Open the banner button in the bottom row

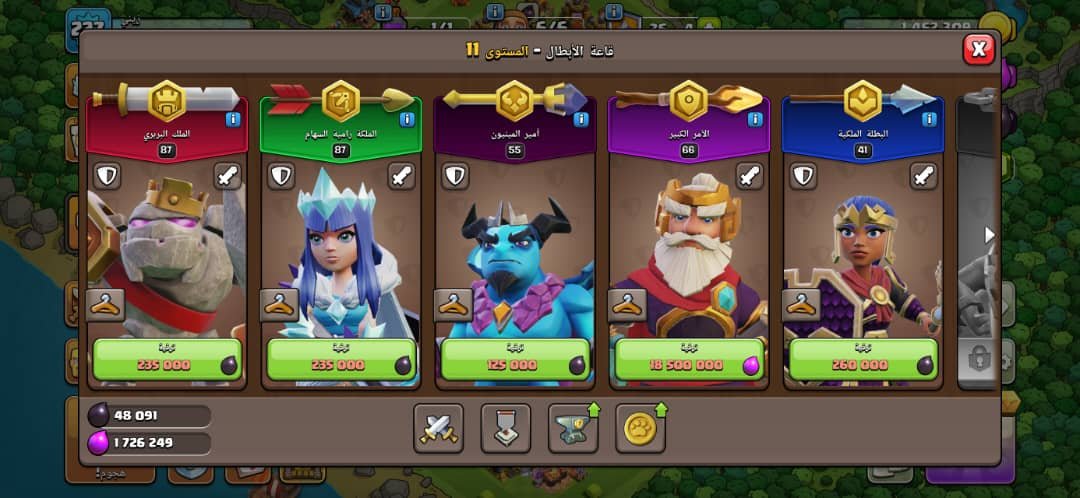(506, 428)
